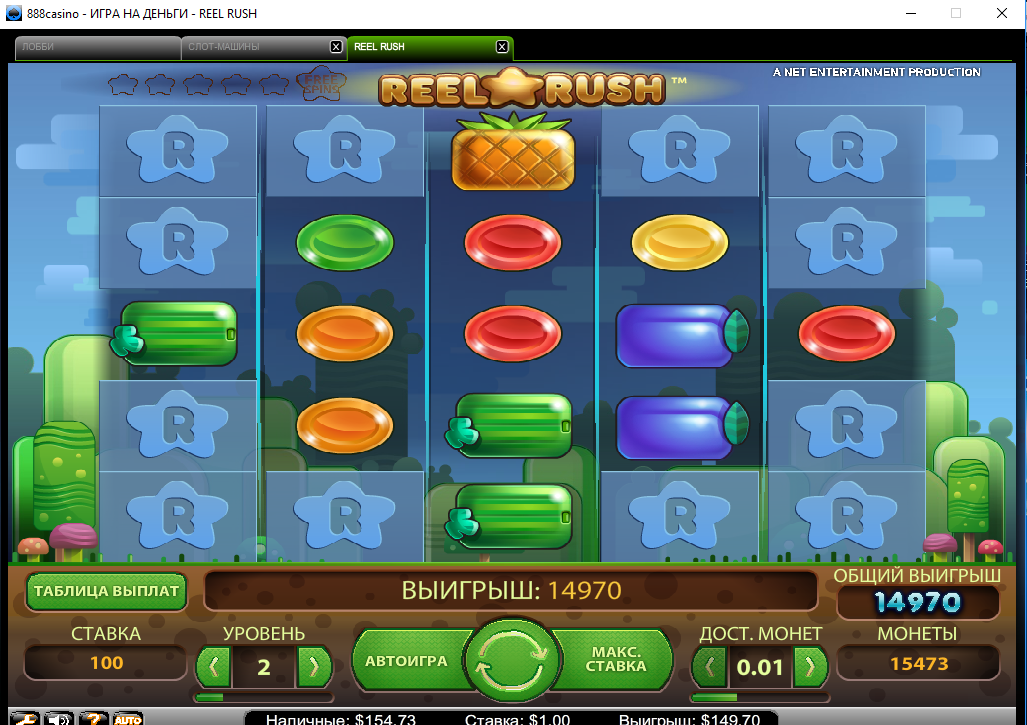Close the 888casino window
Image resolution: width=1027 pixels, height=725 pixels.
click(1002, 13)
